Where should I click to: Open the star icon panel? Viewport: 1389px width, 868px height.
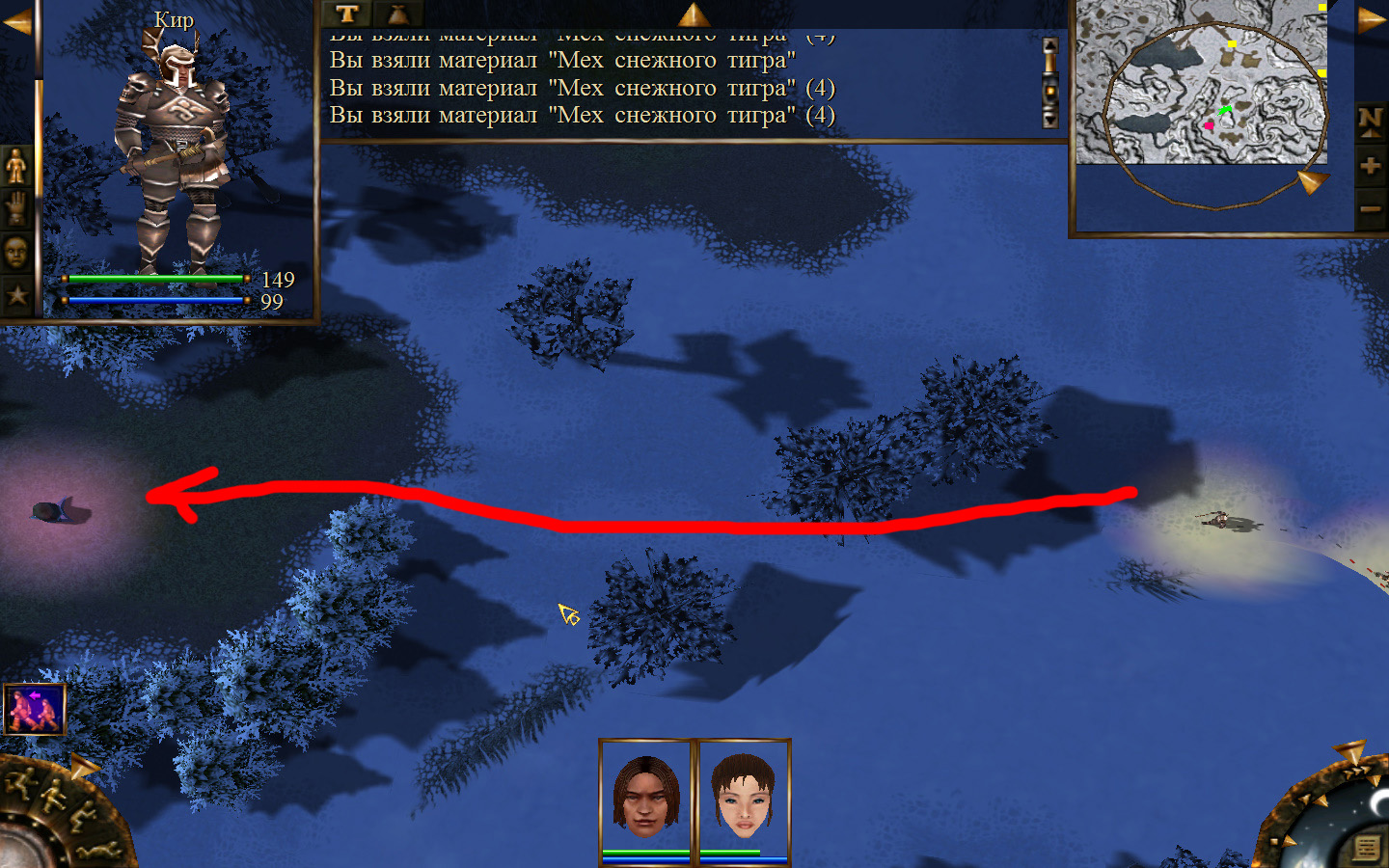pos(16,294)
